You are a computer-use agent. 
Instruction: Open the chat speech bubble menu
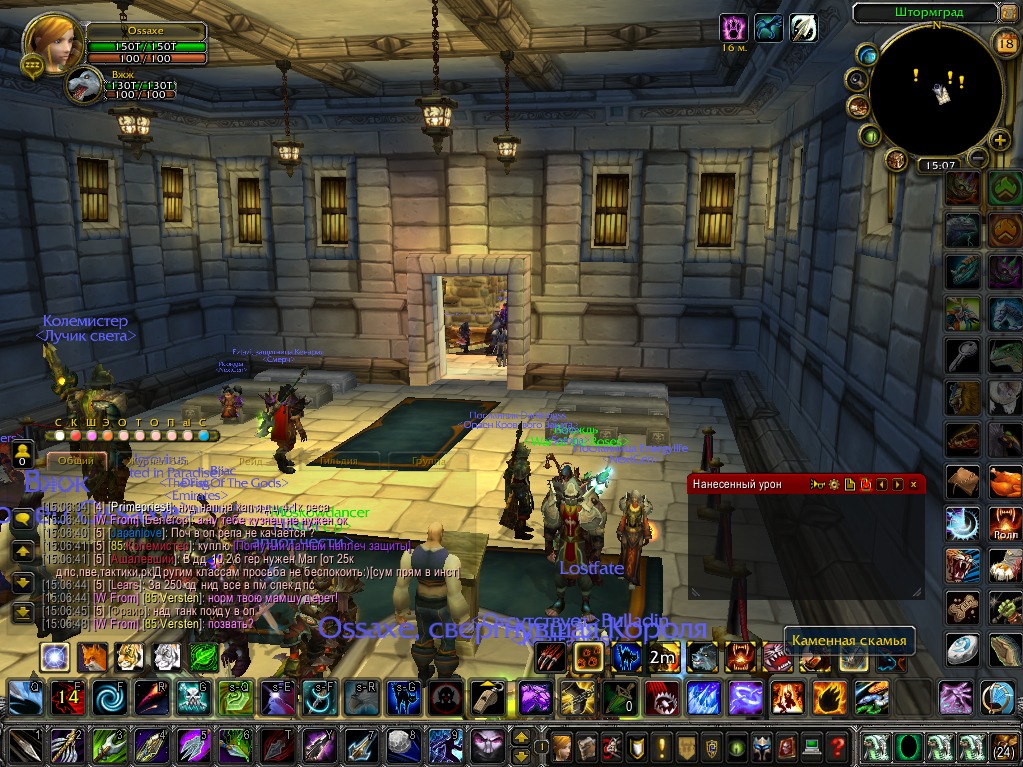[x=23, y=519]
